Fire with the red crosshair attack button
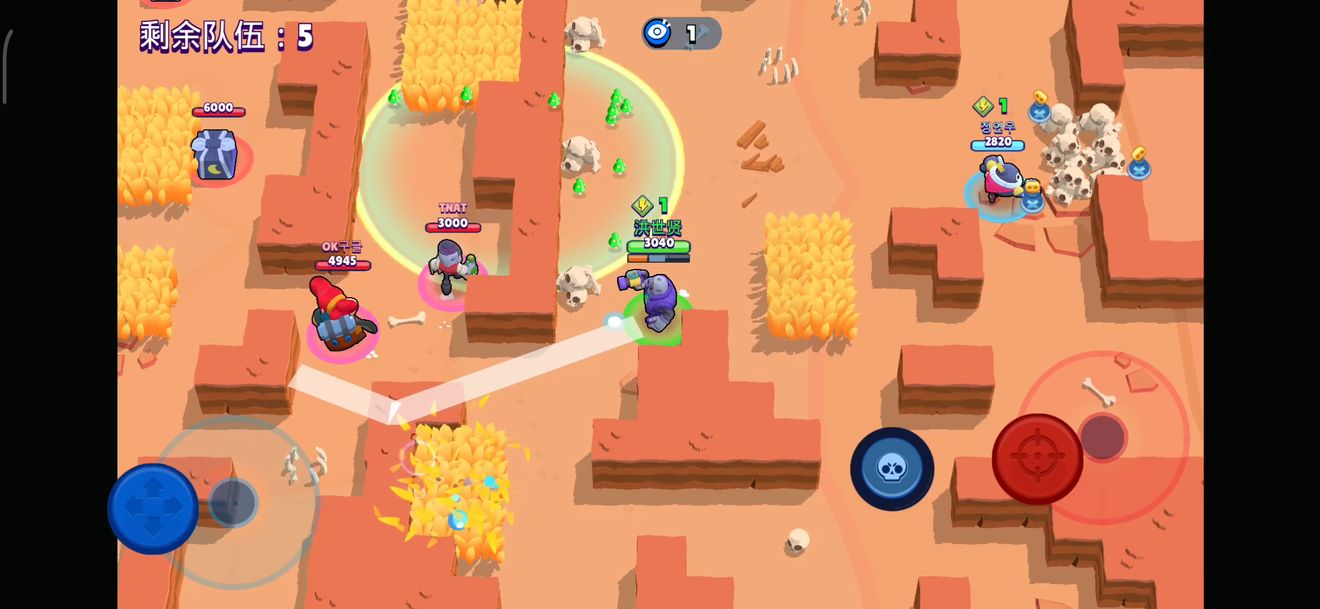 (x=1037, y=459)
